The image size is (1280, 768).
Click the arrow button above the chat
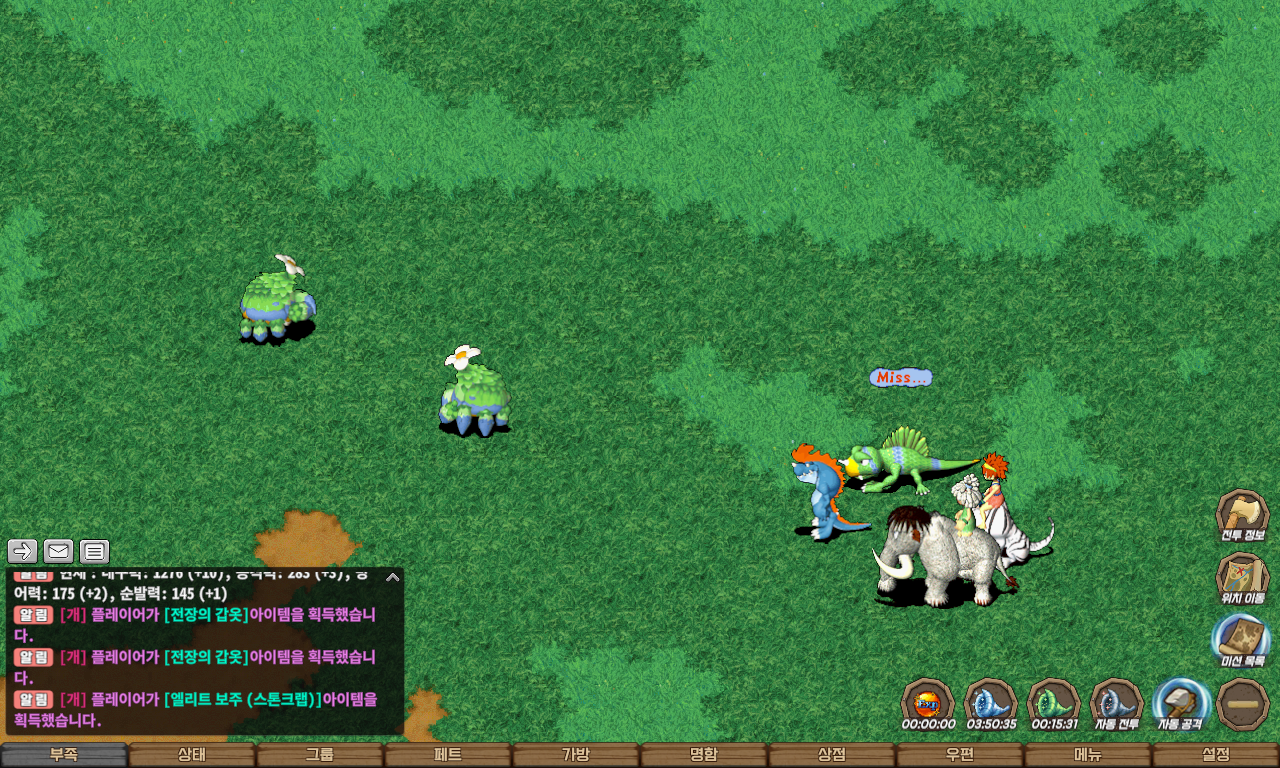[23, 551]
